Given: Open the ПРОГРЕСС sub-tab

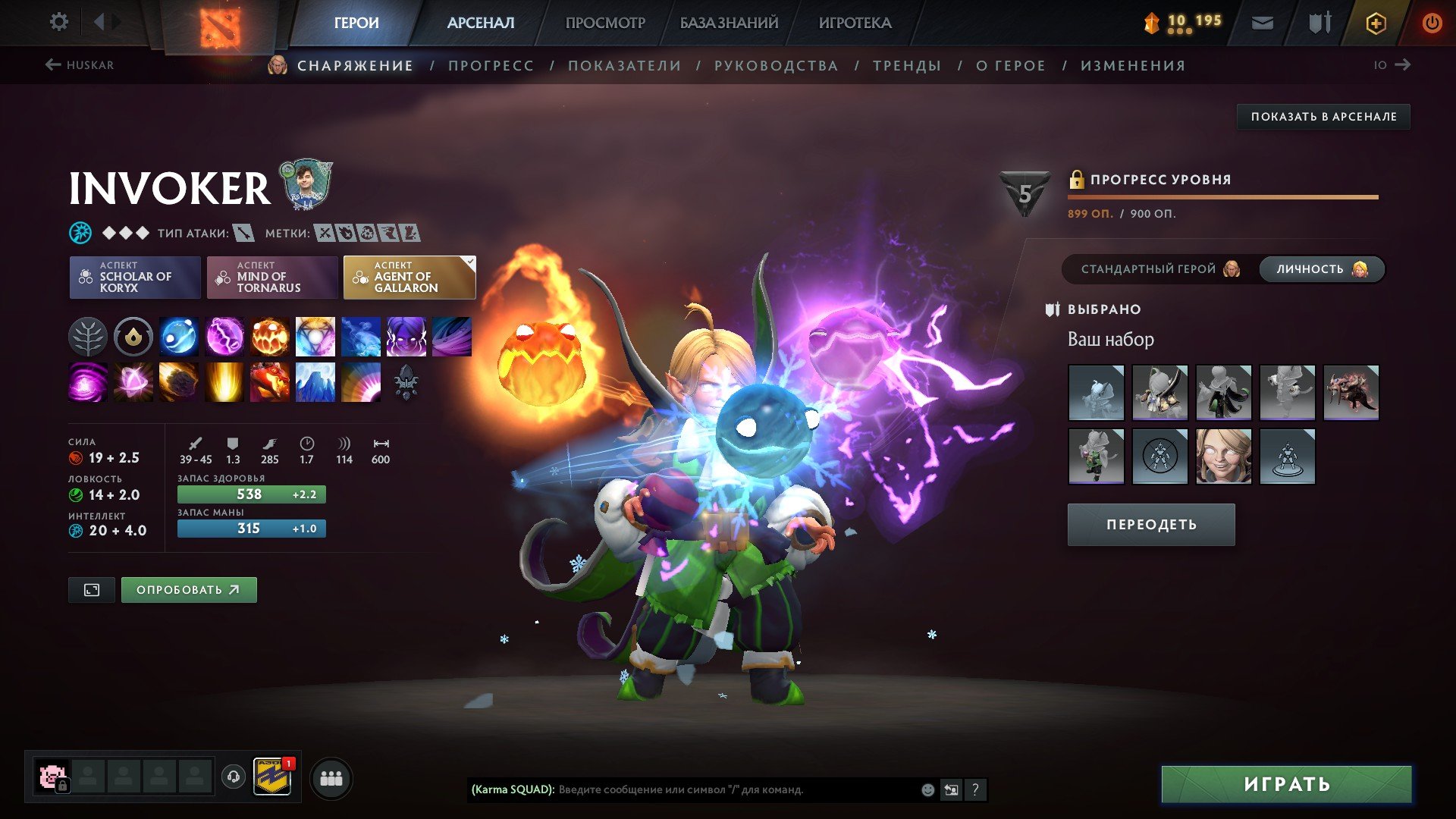Looking at the screenshot, I should click(490, 65).
